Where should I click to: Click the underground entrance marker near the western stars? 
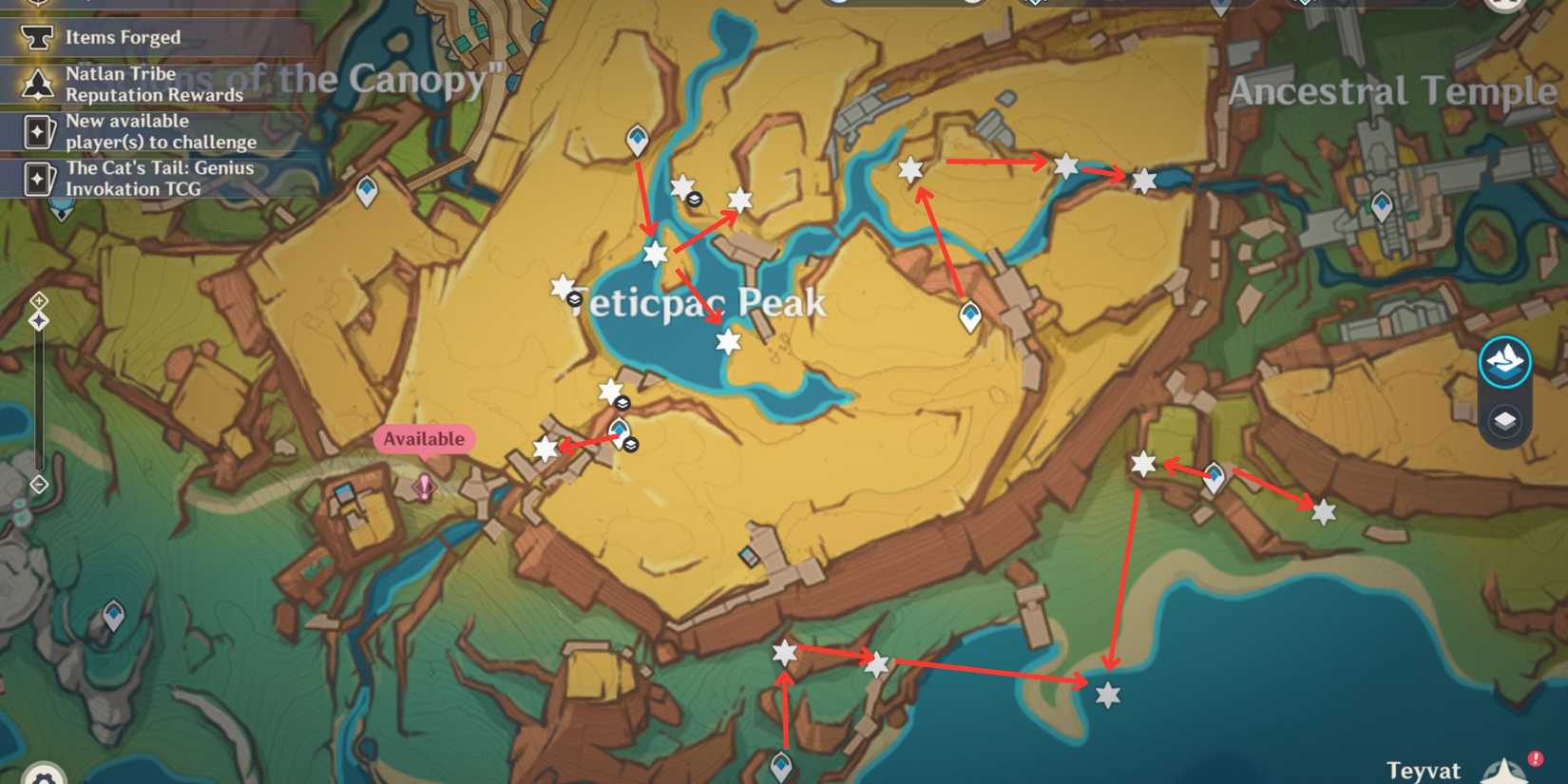[621, 404]
